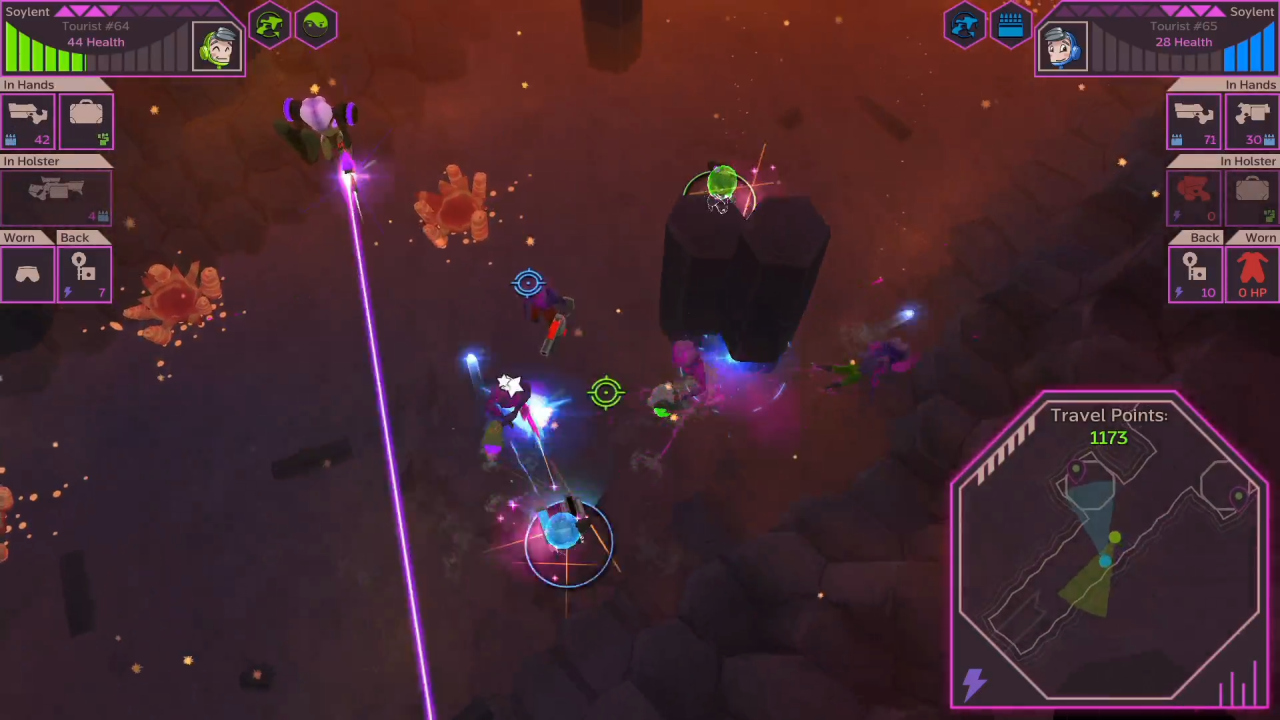
Task: Click Tourist #65's character portrait
Action: pyautogui.click(x=1062, y=45)
